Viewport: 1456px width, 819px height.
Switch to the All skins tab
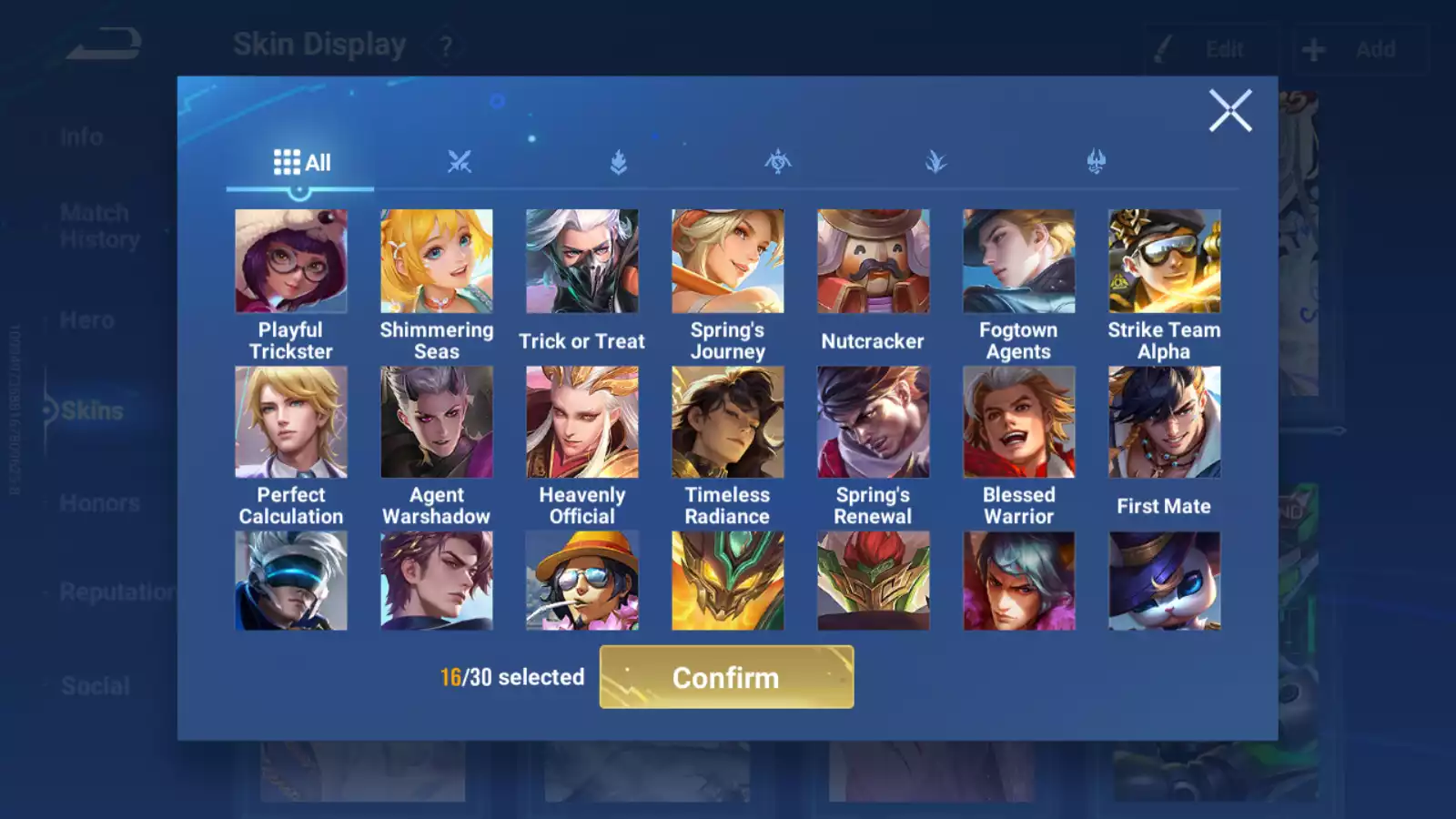pyautogui.click(x=301, y=163)
